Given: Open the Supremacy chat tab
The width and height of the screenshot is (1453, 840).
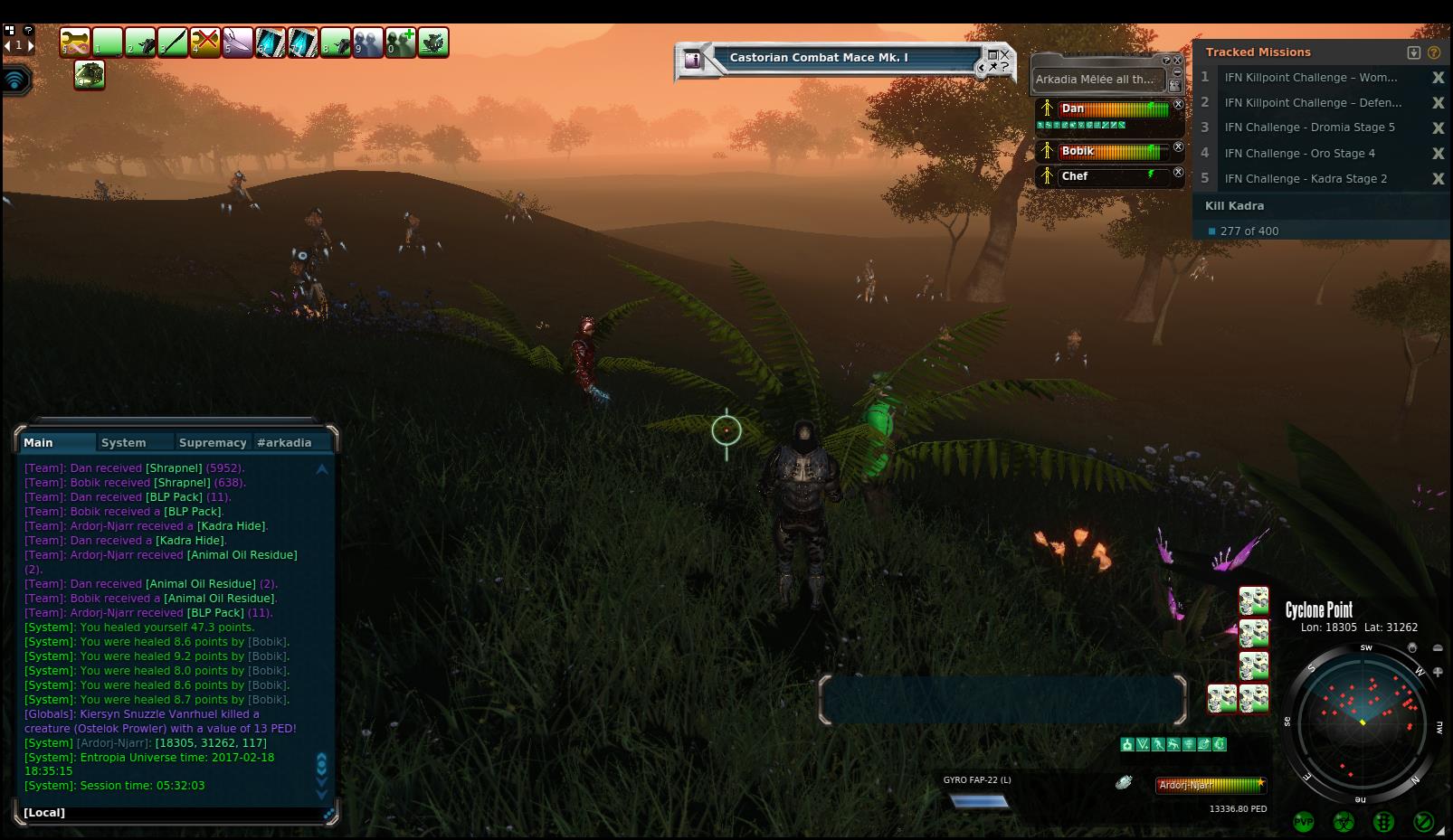Looking at the screenshot, I should click(x=213, y=442).
